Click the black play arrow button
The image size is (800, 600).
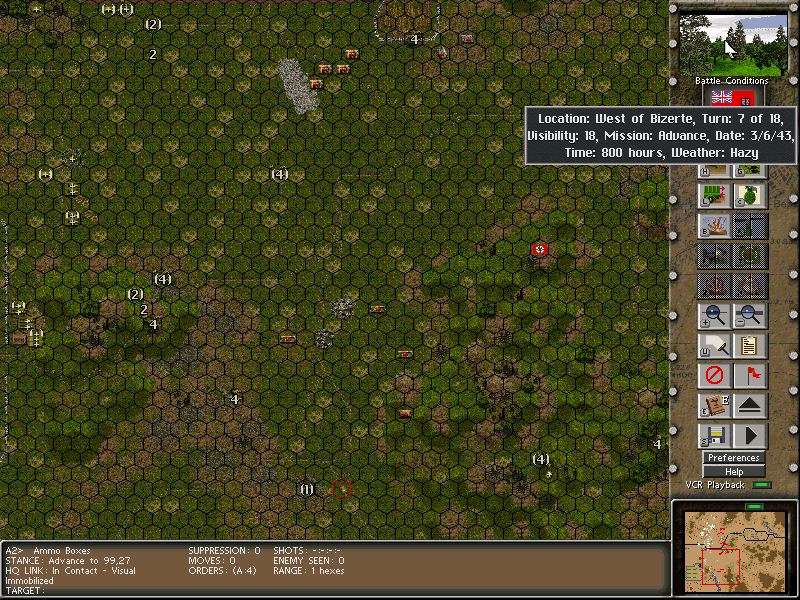(x=750, y=436)
